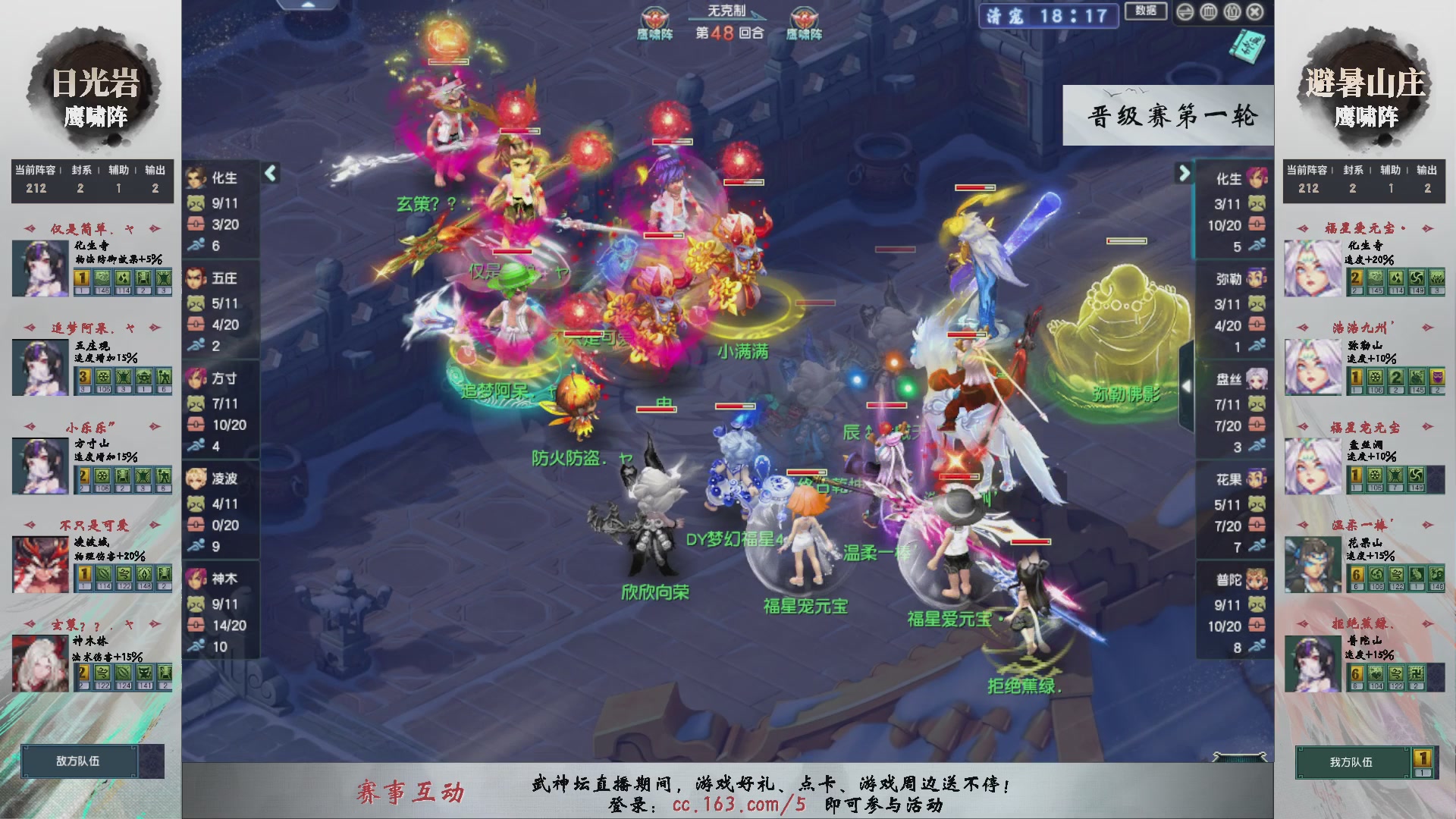The width and height of the screenshot is (1456, 819).
Task: Open the teal battle record book icon
Action: coord(1247,47)
